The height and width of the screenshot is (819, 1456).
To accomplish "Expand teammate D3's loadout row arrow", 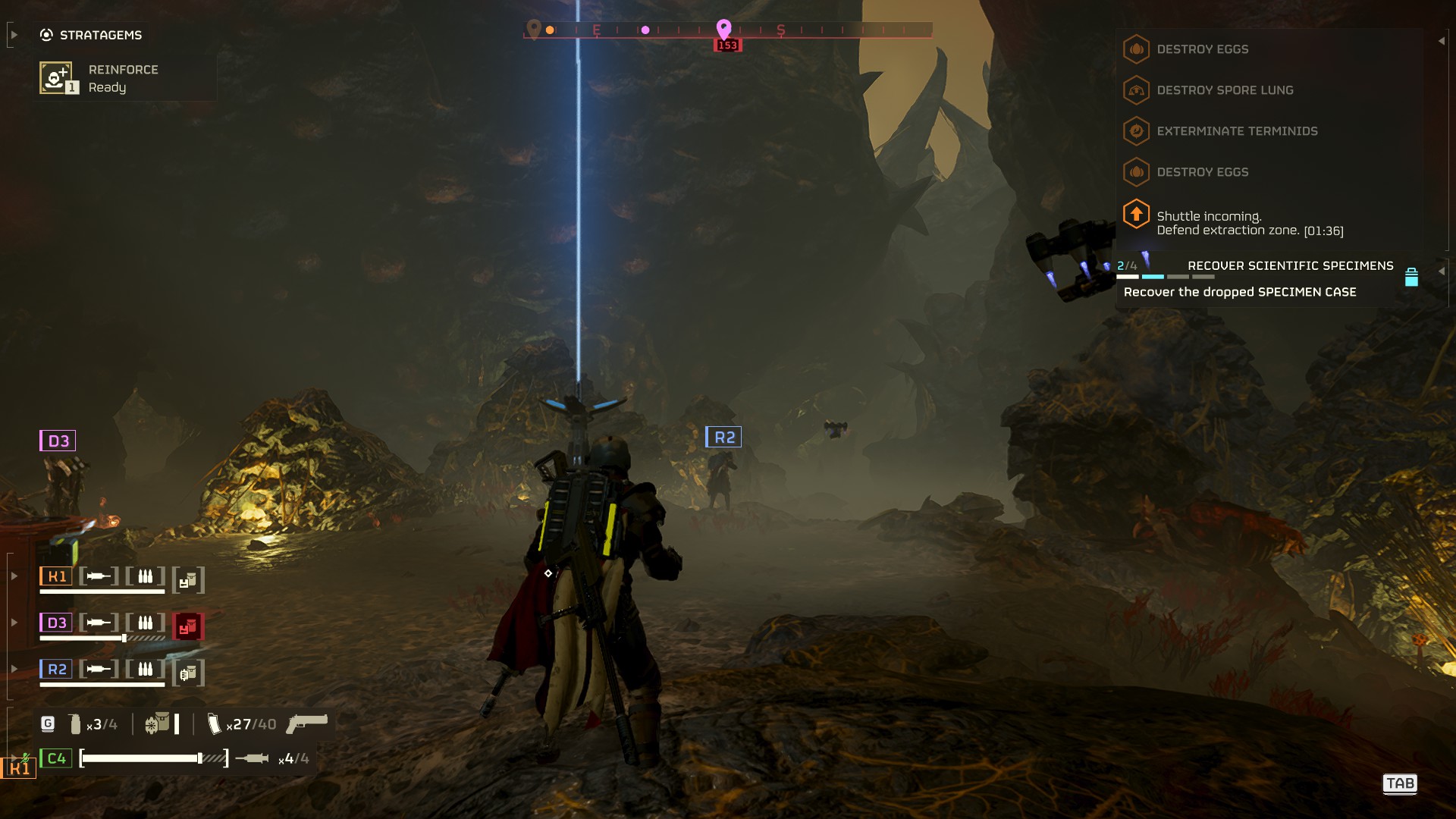I will pyautogui.click(x=15, y=623).
